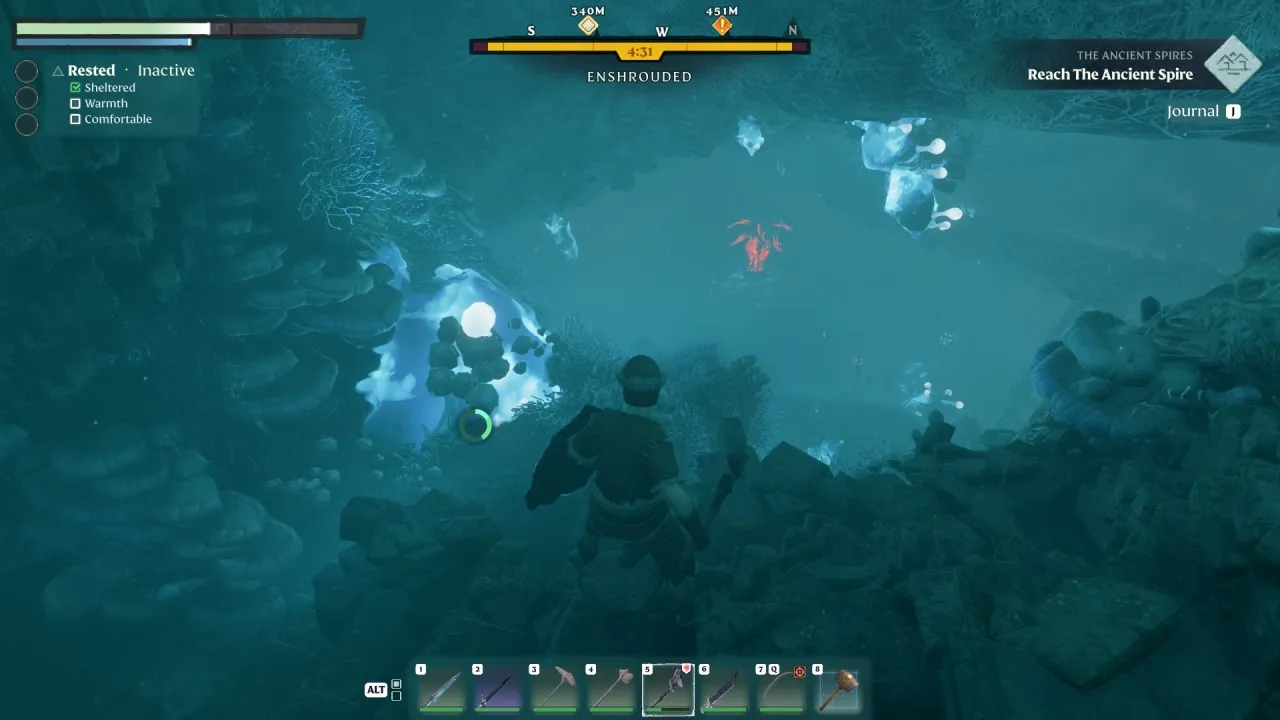The width and height of the screenshot is (1280, 720).
Task: Click the highlighted staff in slot 5
Action: pyautogui.click(x=668, y=690)
